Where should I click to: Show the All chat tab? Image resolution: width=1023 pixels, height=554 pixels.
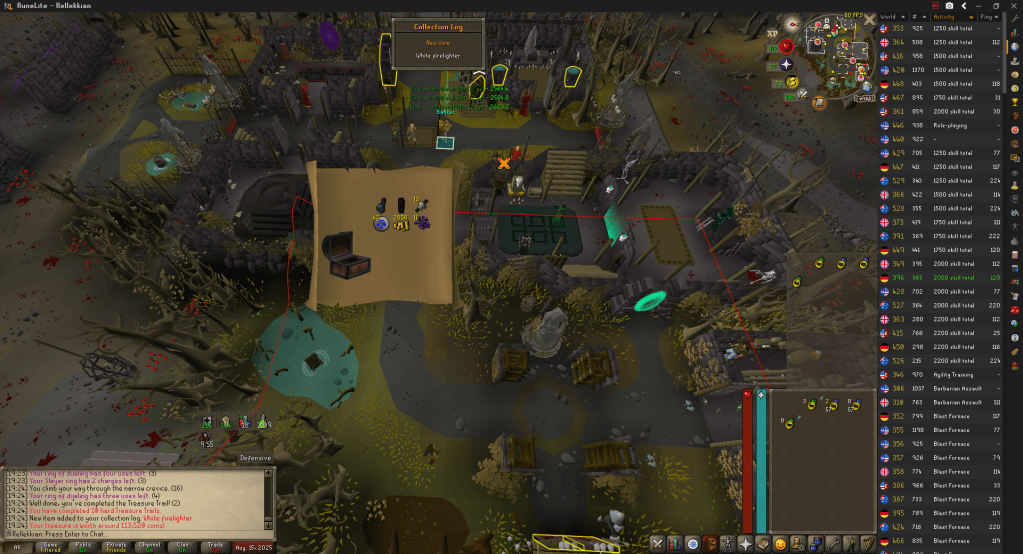click(x=17, y=546)
